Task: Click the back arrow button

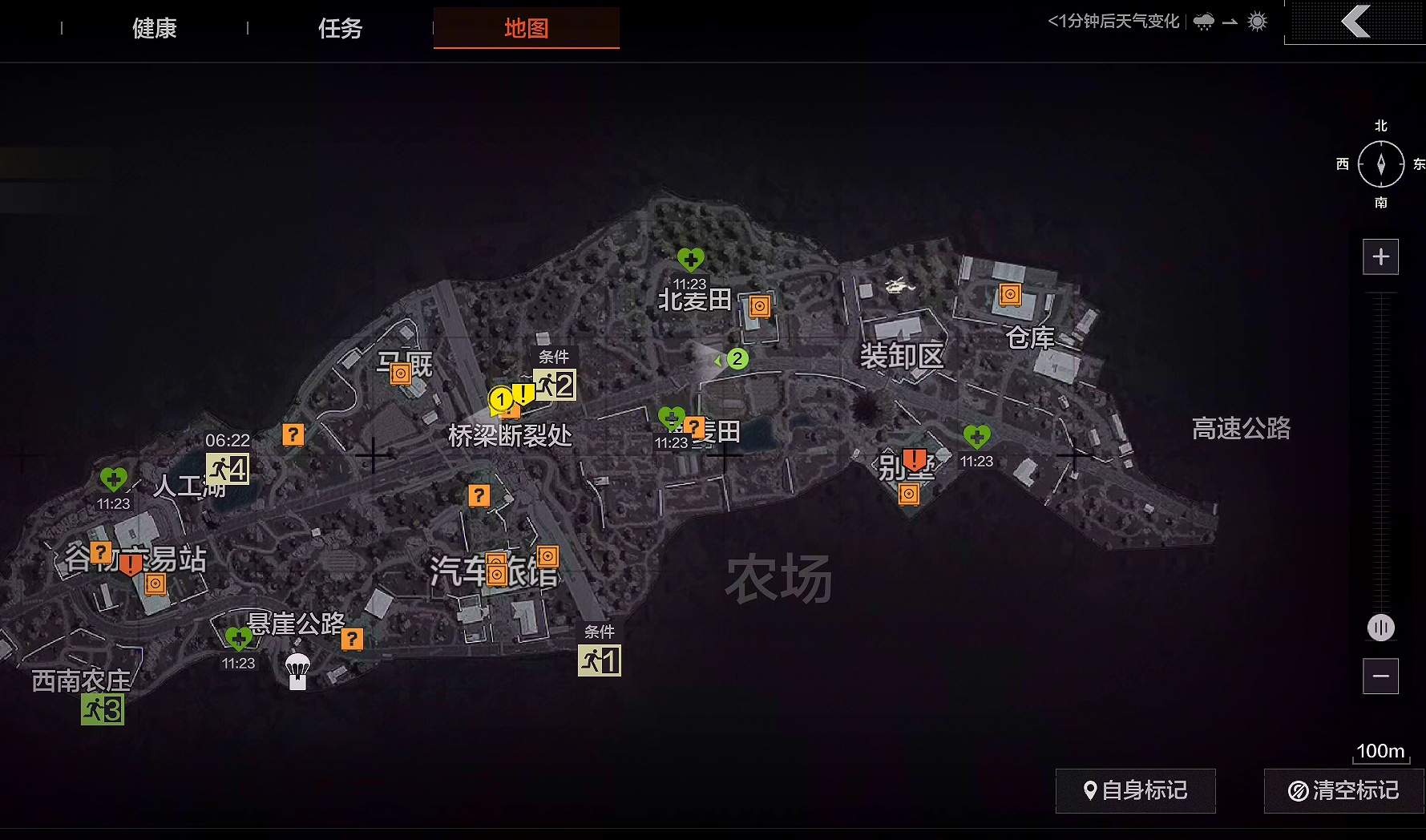Action: [1355, 22]
